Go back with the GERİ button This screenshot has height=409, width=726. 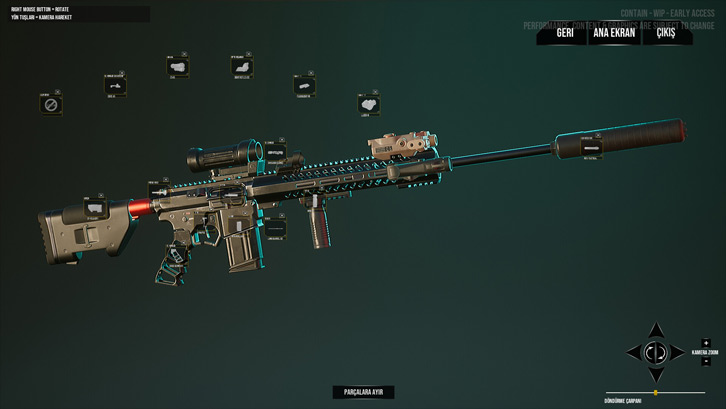click(565, 33)
